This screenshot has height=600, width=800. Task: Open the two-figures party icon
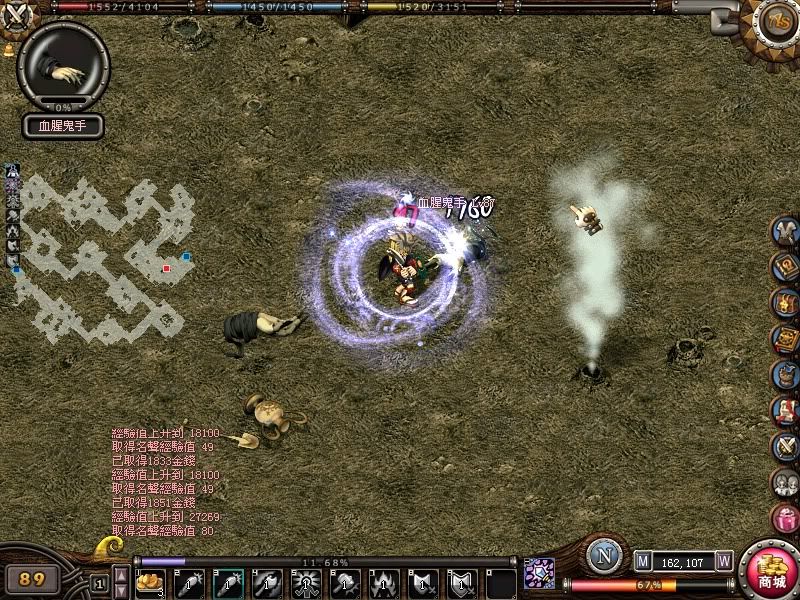click(785, 482)
